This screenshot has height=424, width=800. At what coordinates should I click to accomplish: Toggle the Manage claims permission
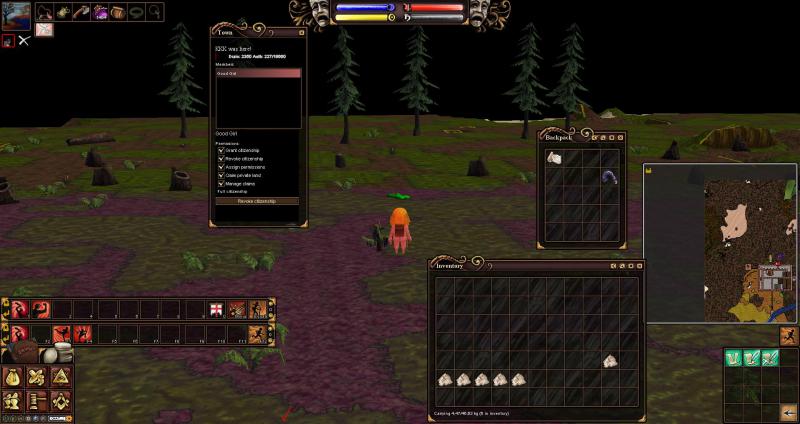tap(221, 183)
